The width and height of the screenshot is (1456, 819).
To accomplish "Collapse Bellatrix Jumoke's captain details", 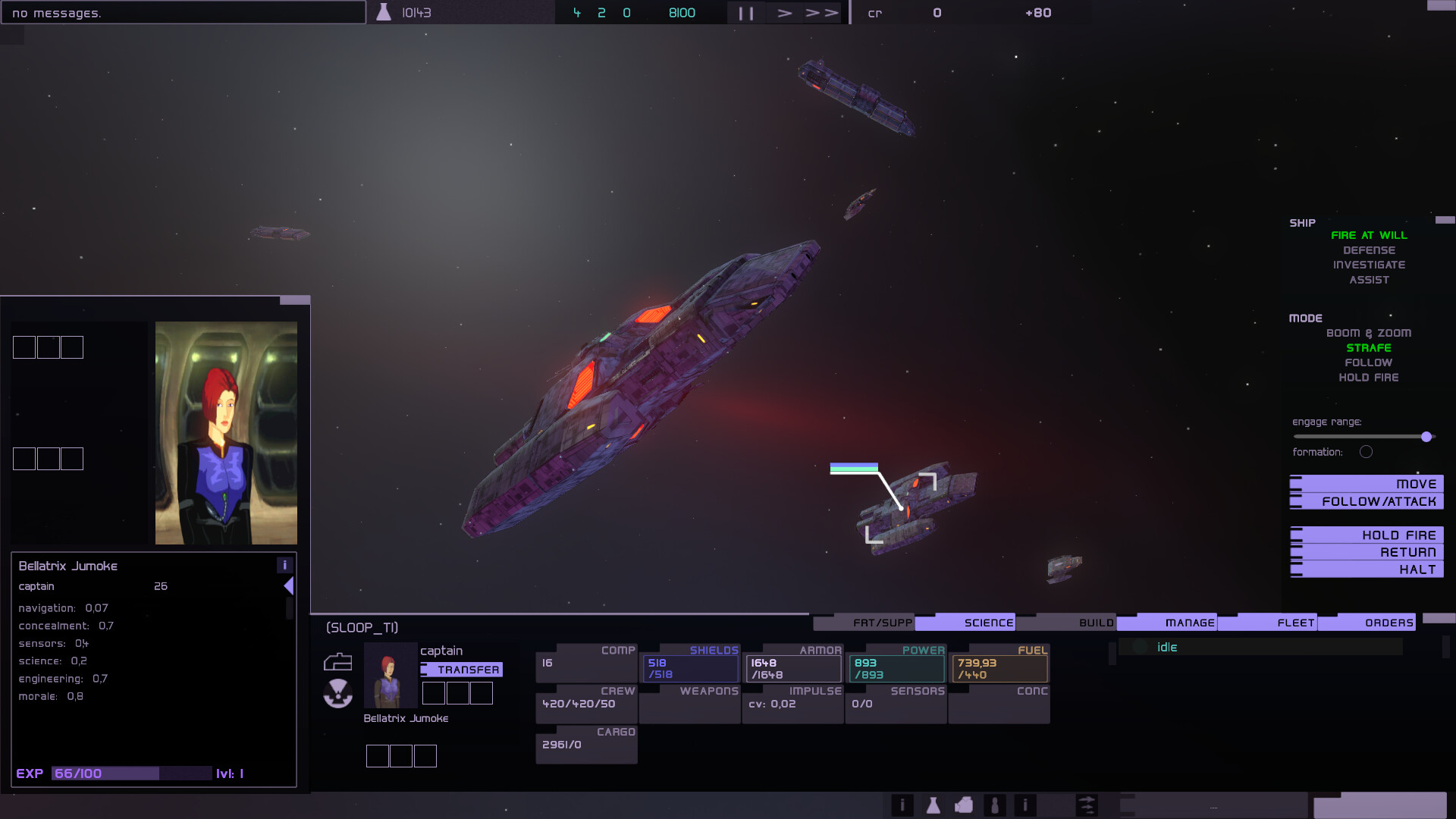I will click(x=289, y=585).
